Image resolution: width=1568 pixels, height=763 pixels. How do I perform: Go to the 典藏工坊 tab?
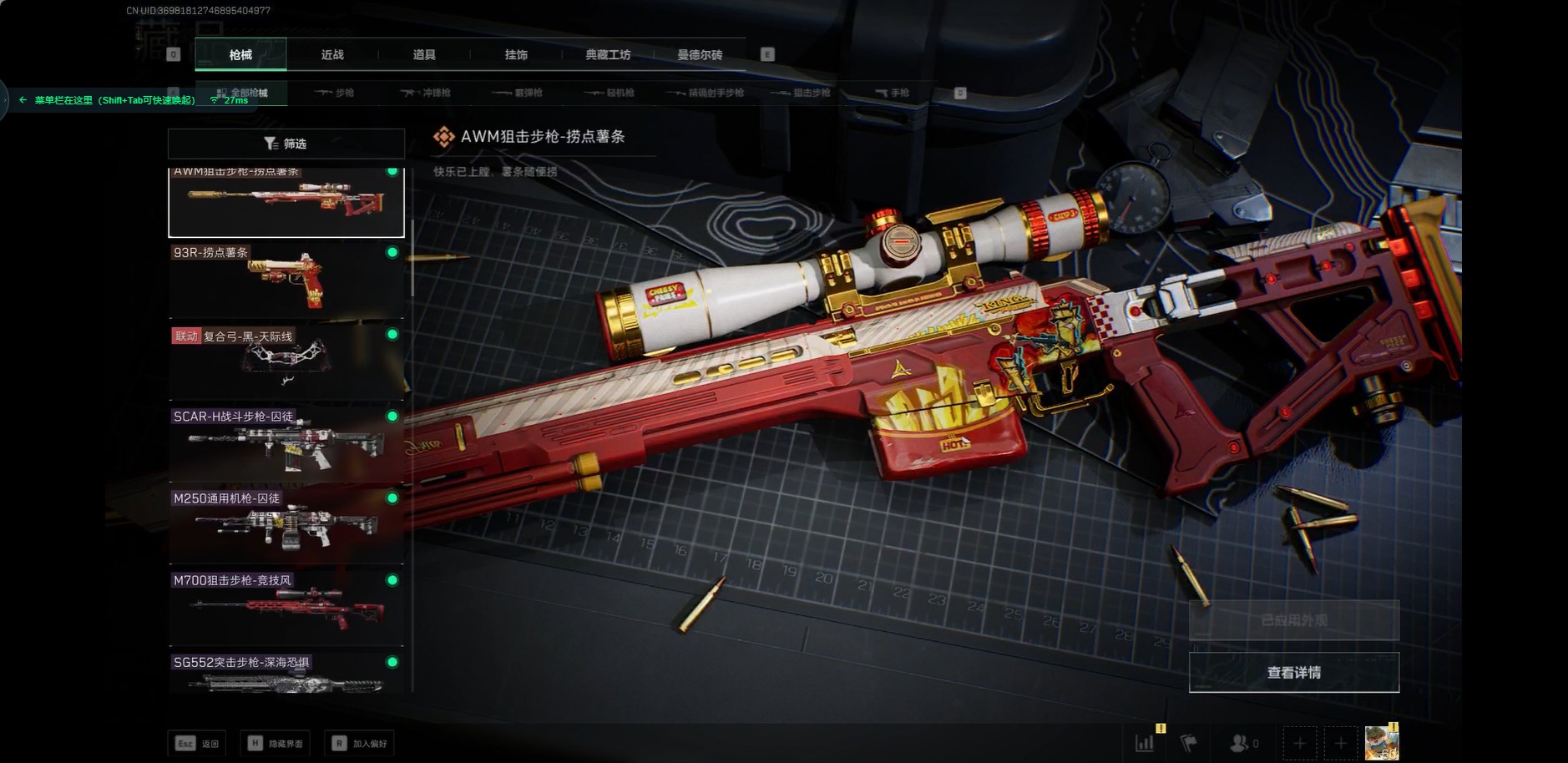point(608,55)
